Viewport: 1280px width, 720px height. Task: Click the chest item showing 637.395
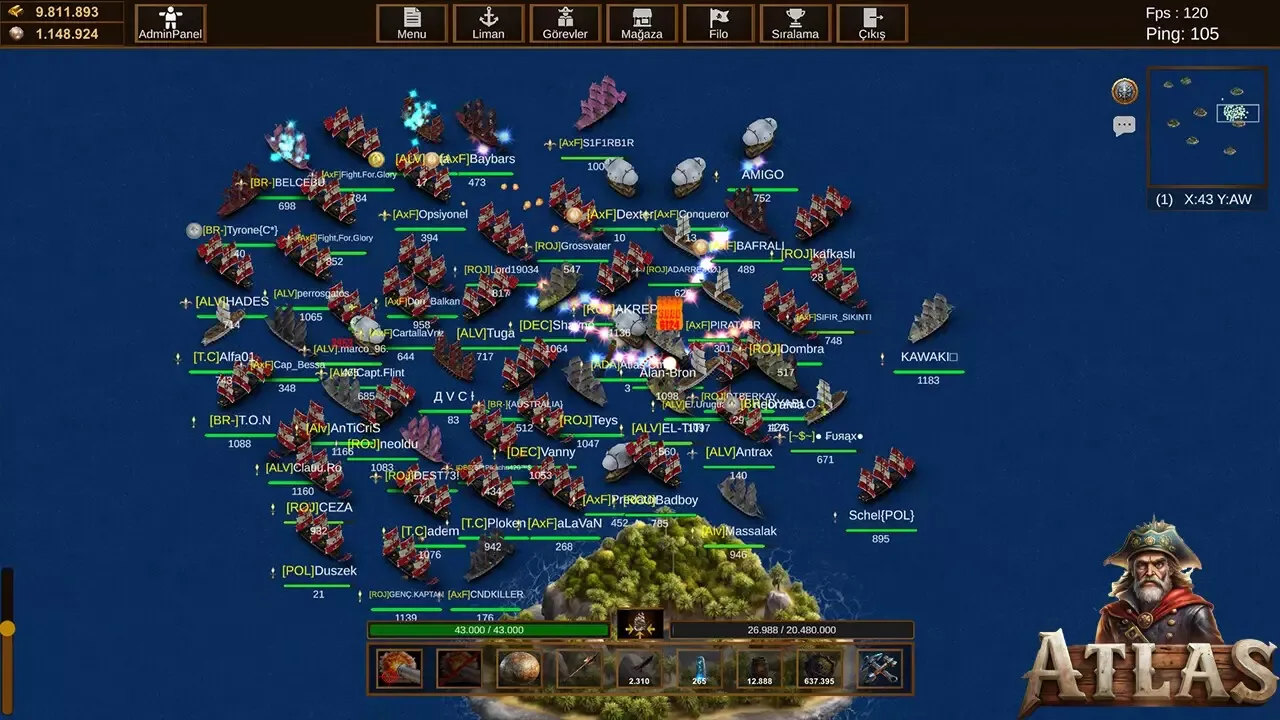tap(817, 667)
